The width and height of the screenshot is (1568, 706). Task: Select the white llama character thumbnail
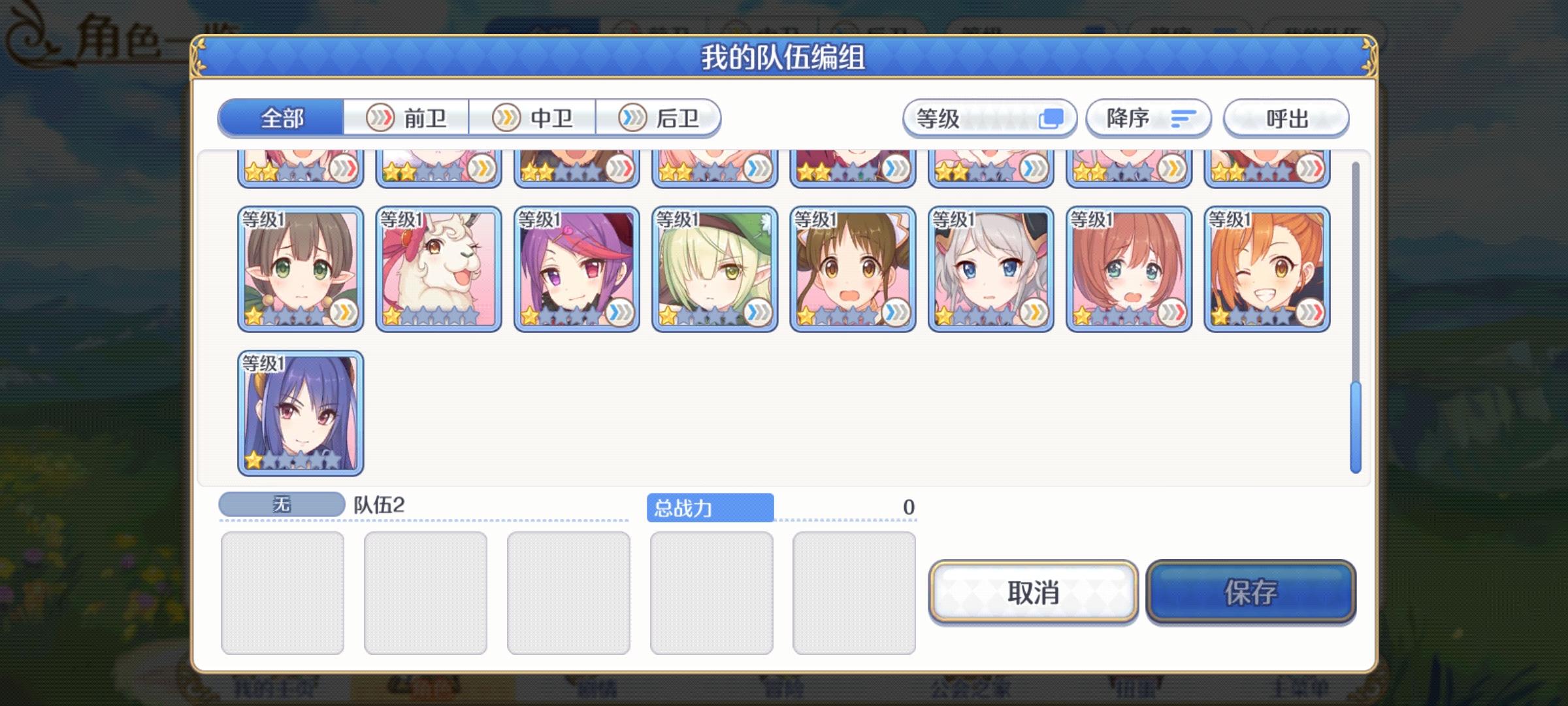[438, 268]
